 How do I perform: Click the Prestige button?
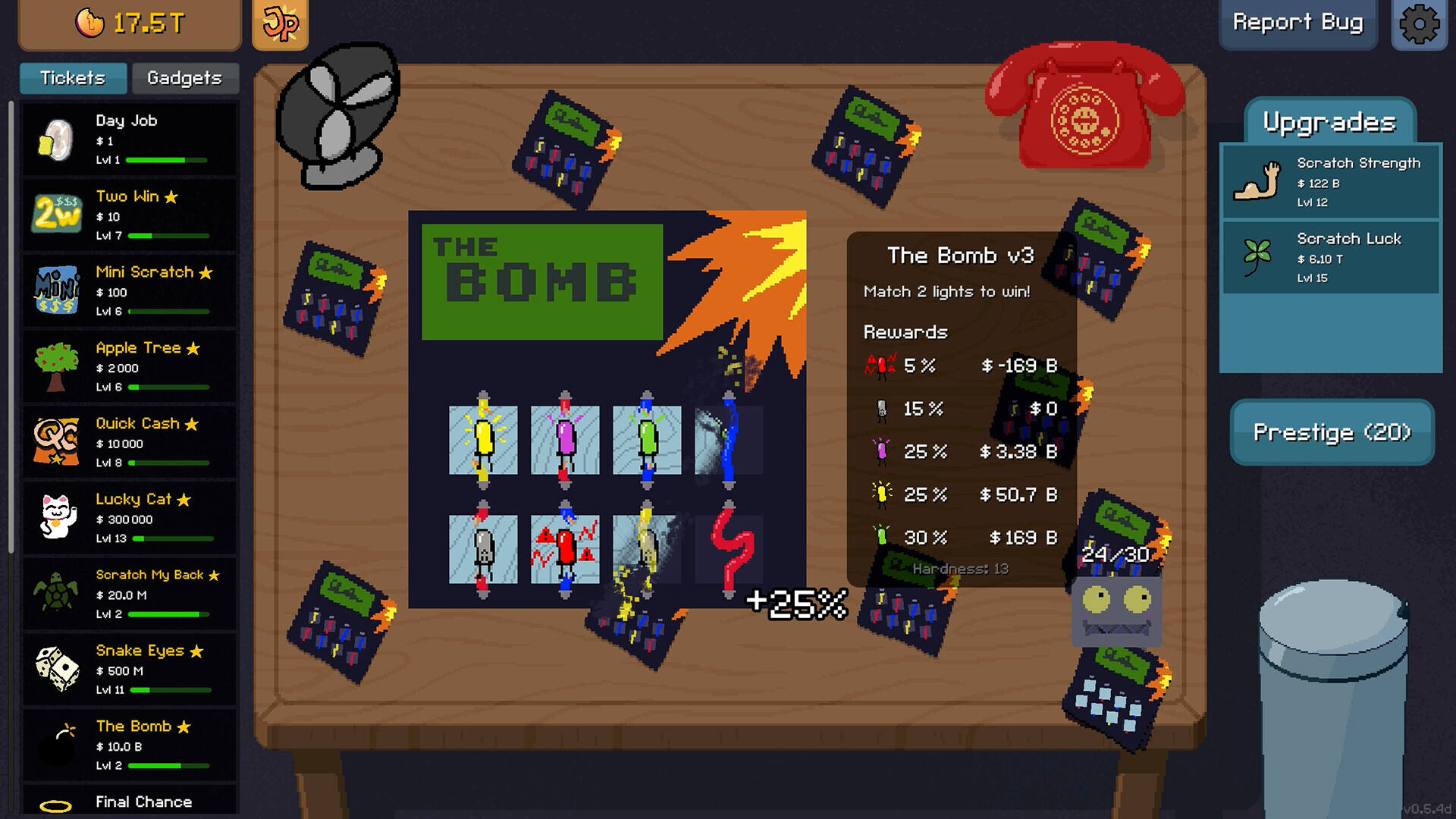[1332, 432]
